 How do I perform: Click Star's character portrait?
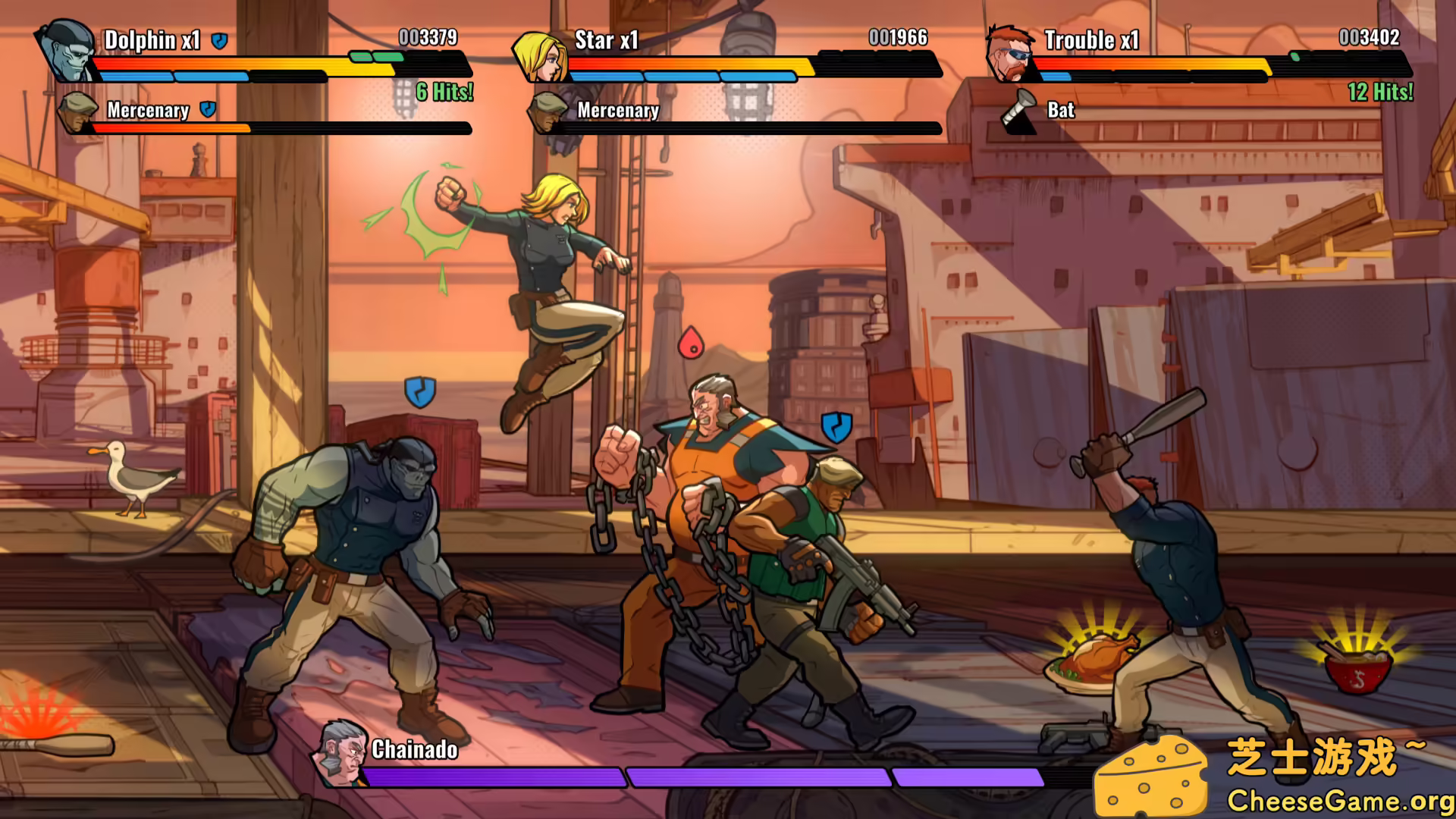[x=541, y=57]
